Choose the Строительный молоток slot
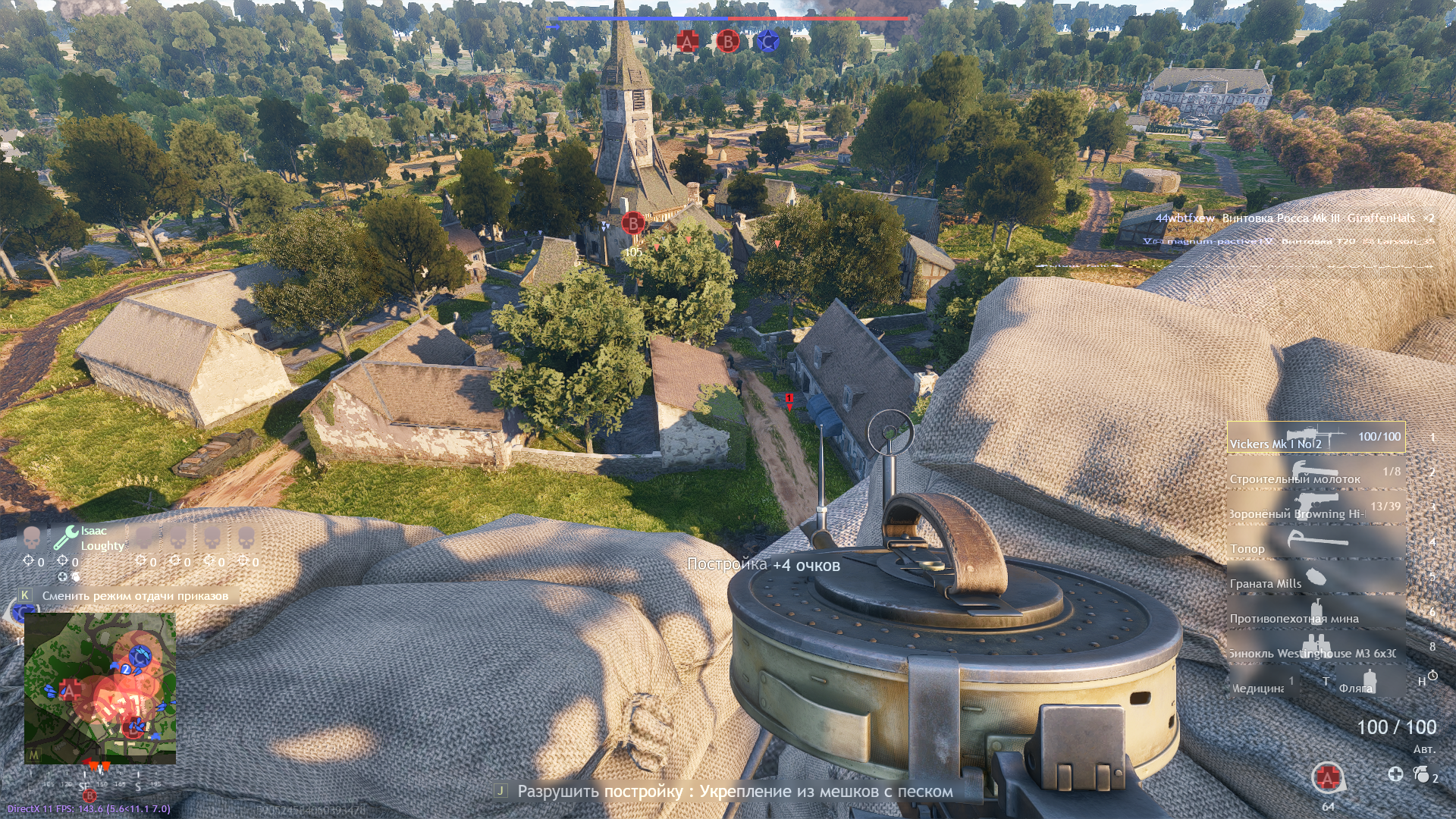Screen dimensions: 1456x819 tap(1316, 472)
